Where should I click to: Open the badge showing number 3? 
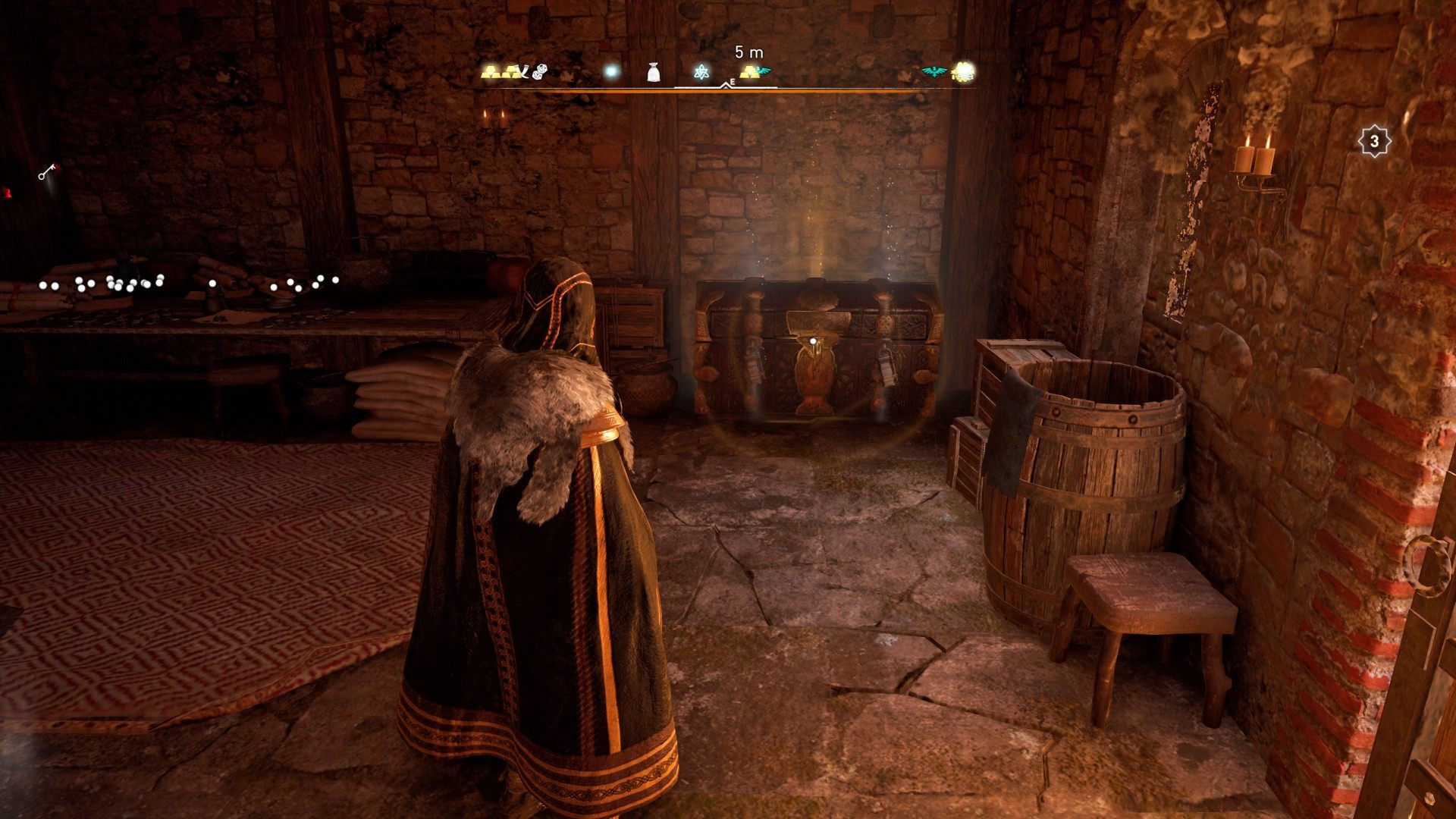click(1373, 142)
